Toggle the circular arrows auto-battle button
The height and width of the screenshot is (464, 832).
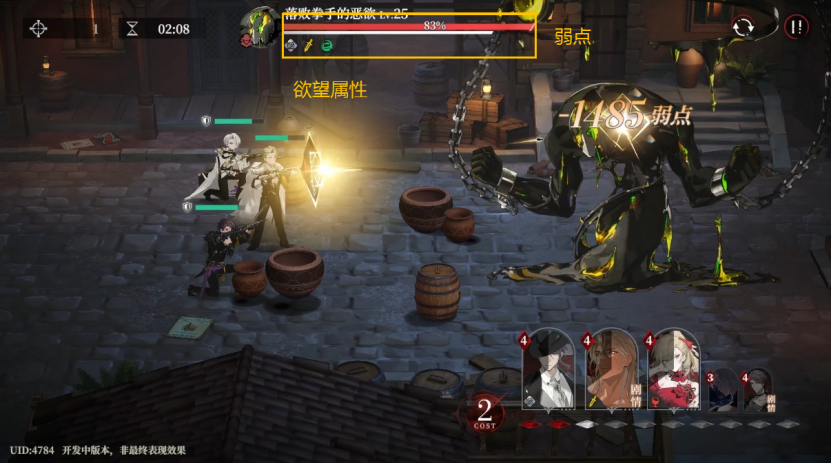(743, 28)
